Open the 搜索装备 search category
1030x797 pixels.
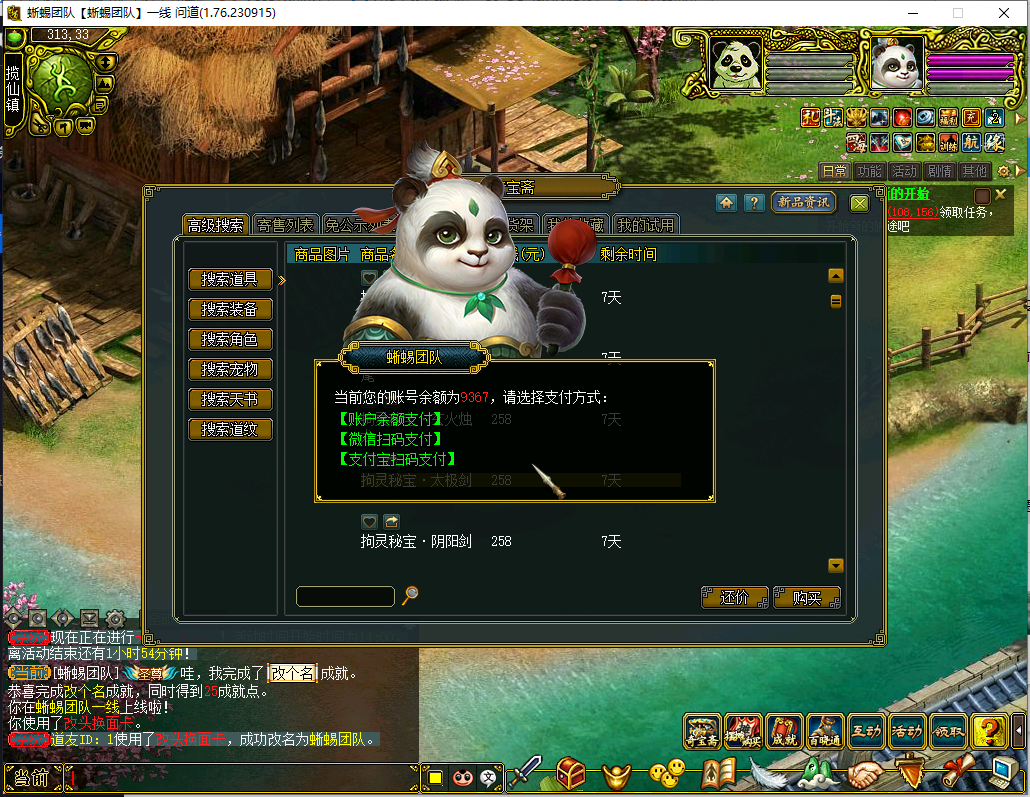(230, 310)
